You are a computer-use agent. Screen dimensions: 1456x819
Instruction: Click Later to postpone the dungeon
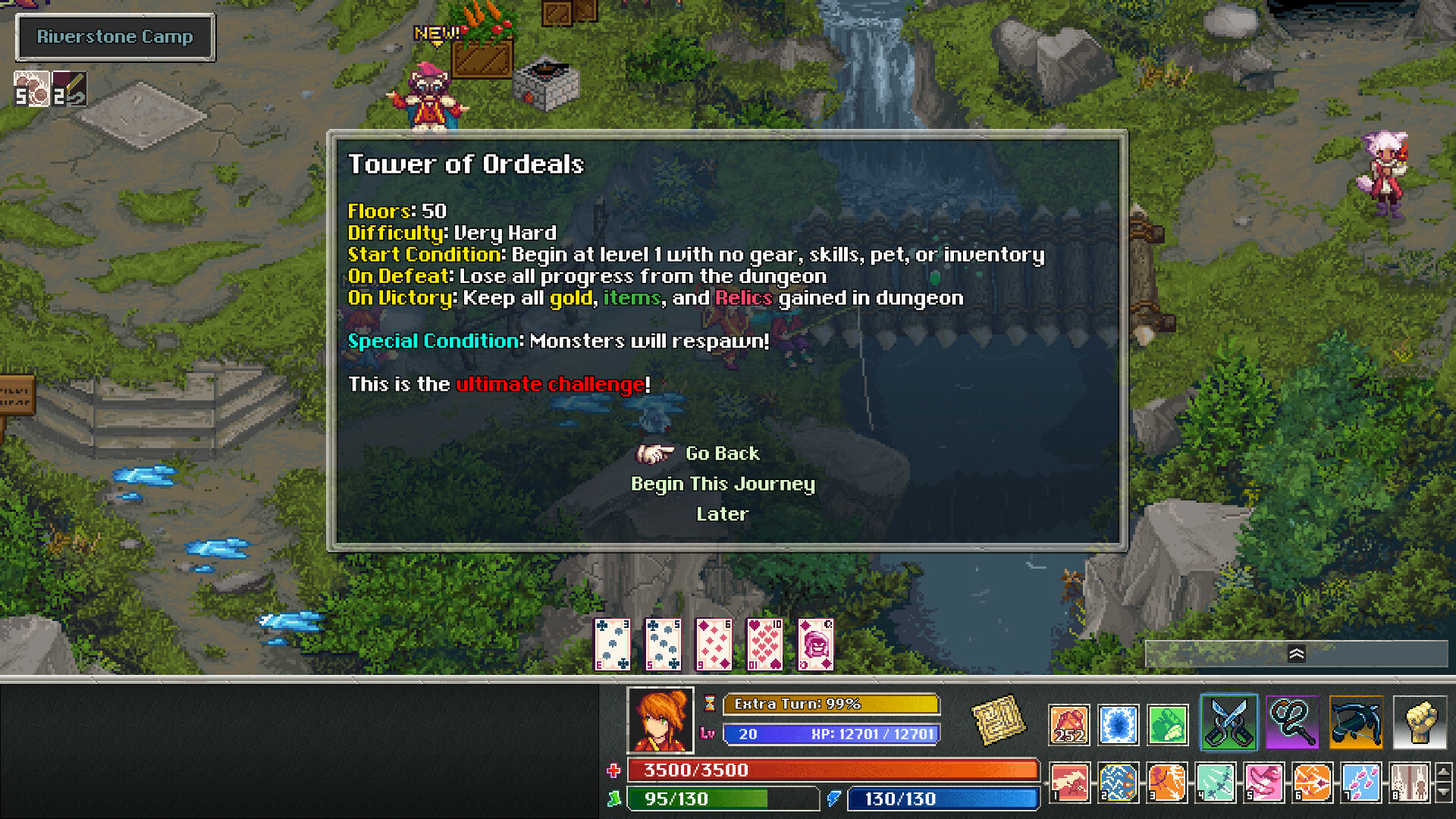tap(721, 513)
